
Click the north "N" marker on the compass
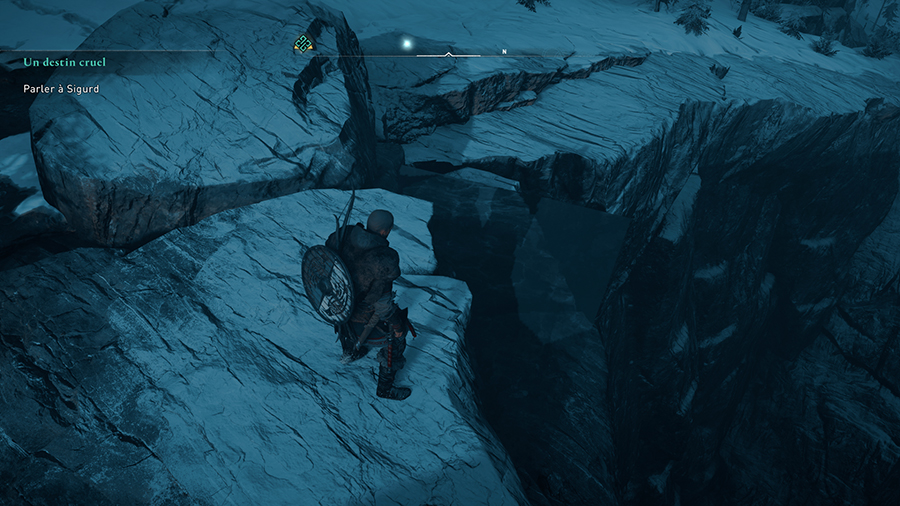tap(505, 51)
